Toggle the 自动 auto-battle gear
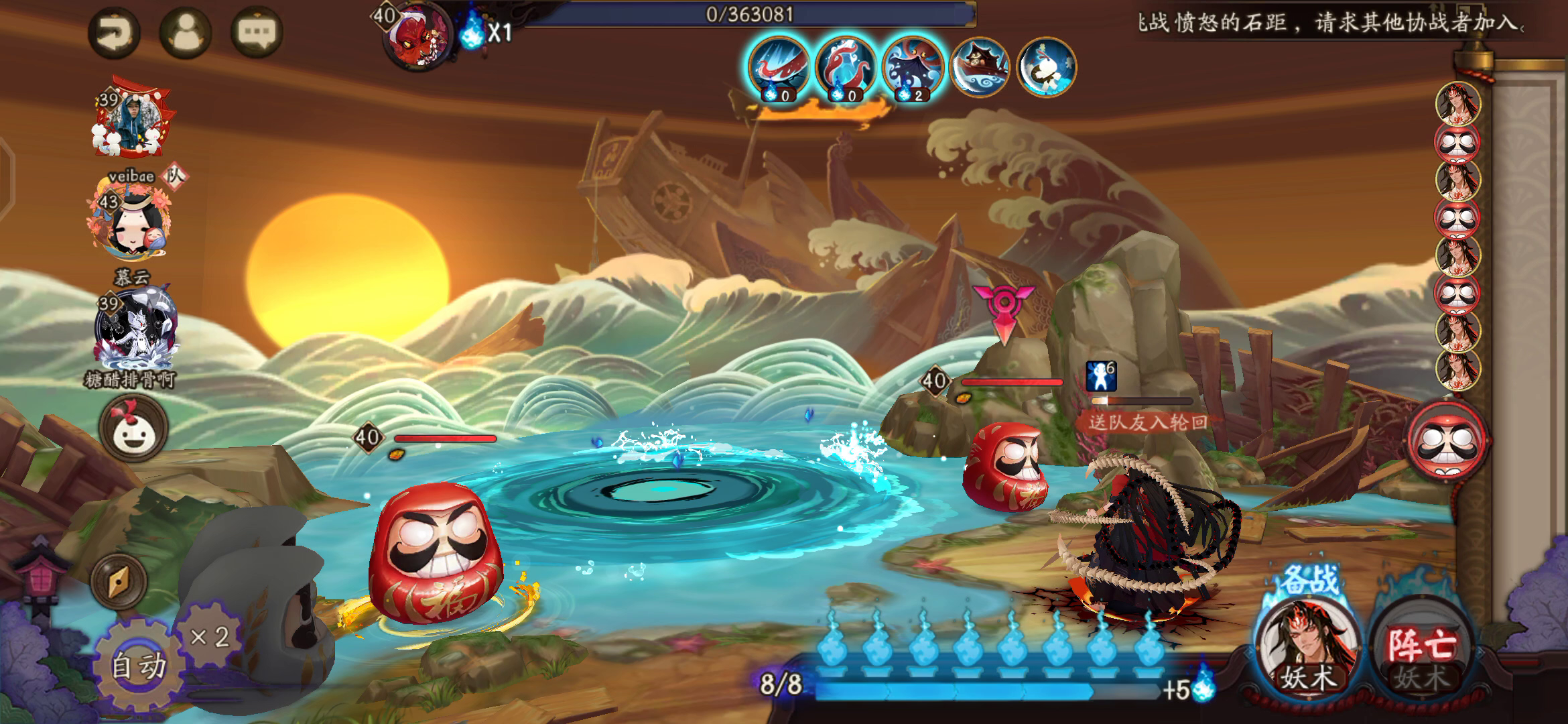The width and height of the screenshot is (1568, 724). (139, 665)
